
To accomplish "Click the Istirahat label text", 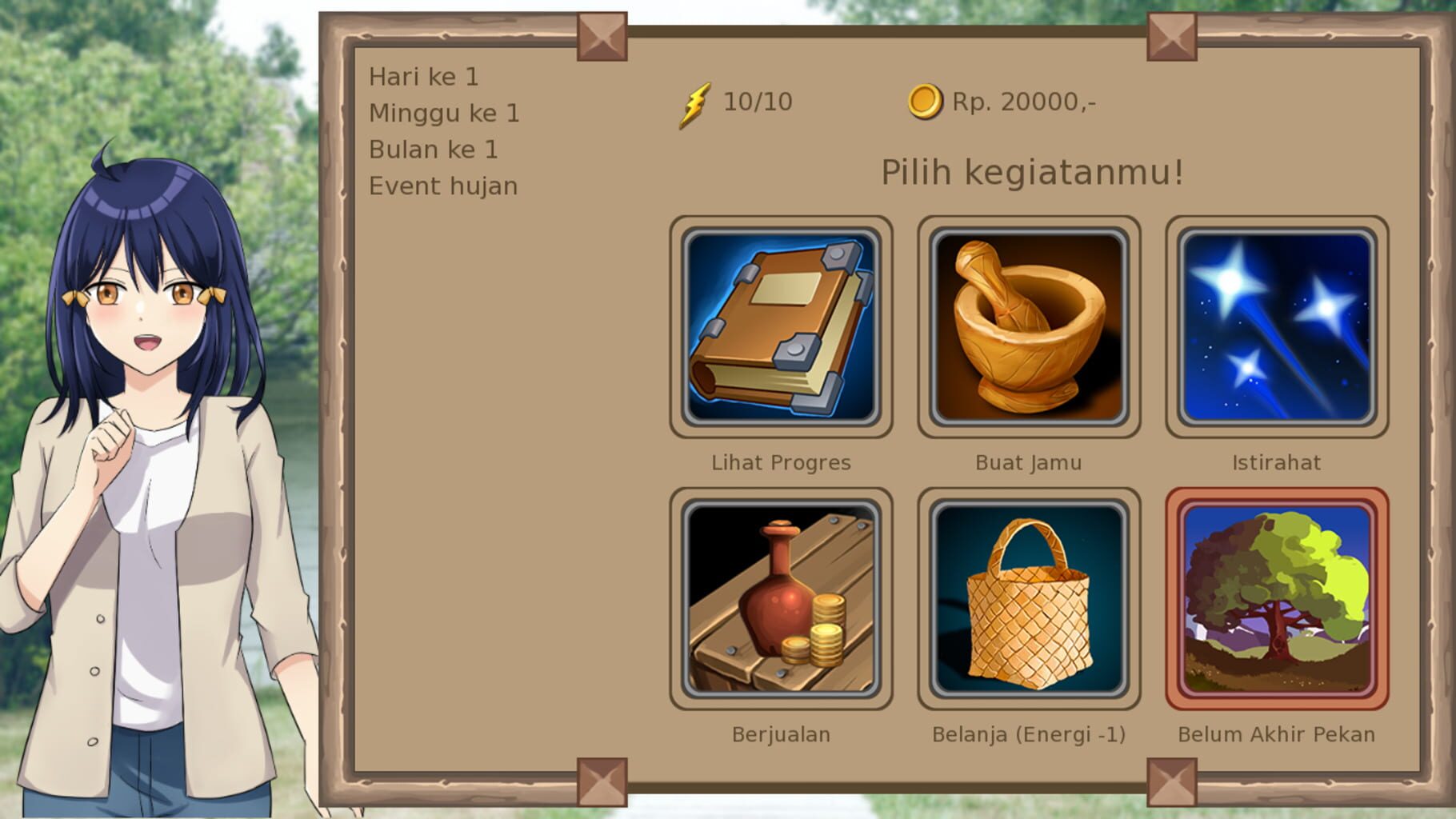I will pyautogui.click(x=1277, y=461).
